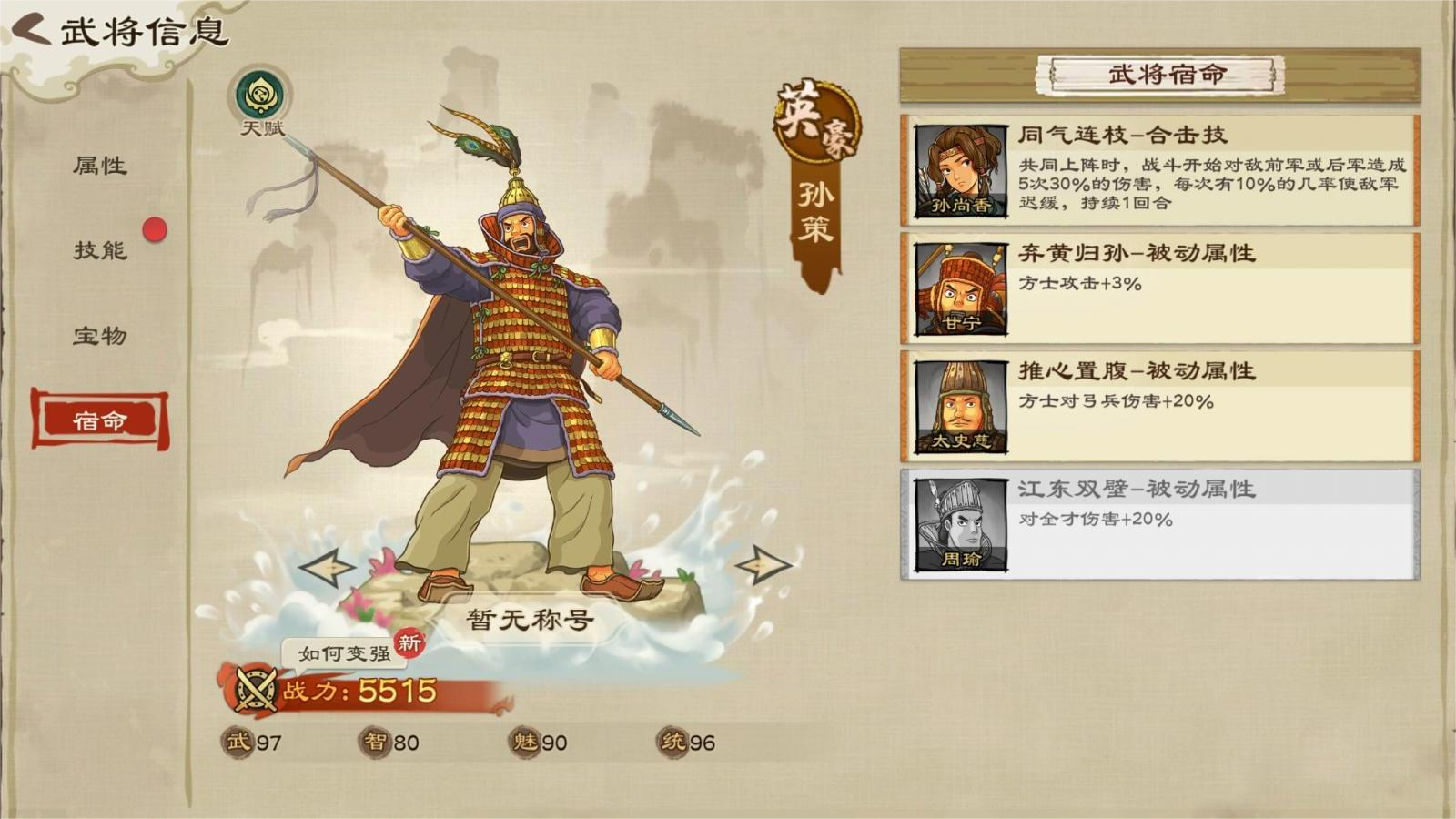The width and height of the screenshot is (1456, 819).
Task: Open the 属性 attributes tab
Action: point(100,166)
